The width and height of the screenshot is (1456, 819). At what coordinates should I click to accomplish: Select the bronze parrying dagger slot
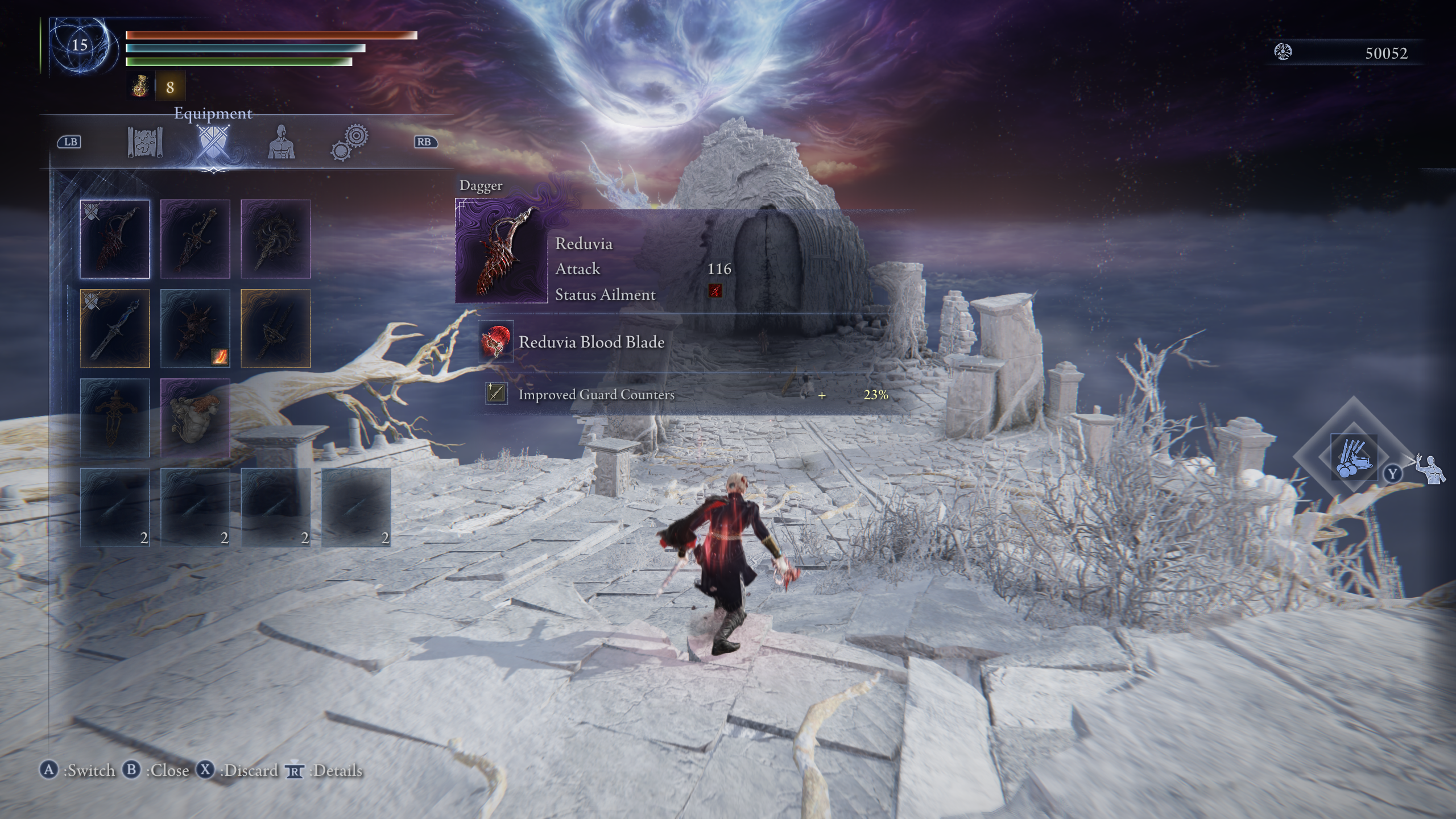[115, 417]
